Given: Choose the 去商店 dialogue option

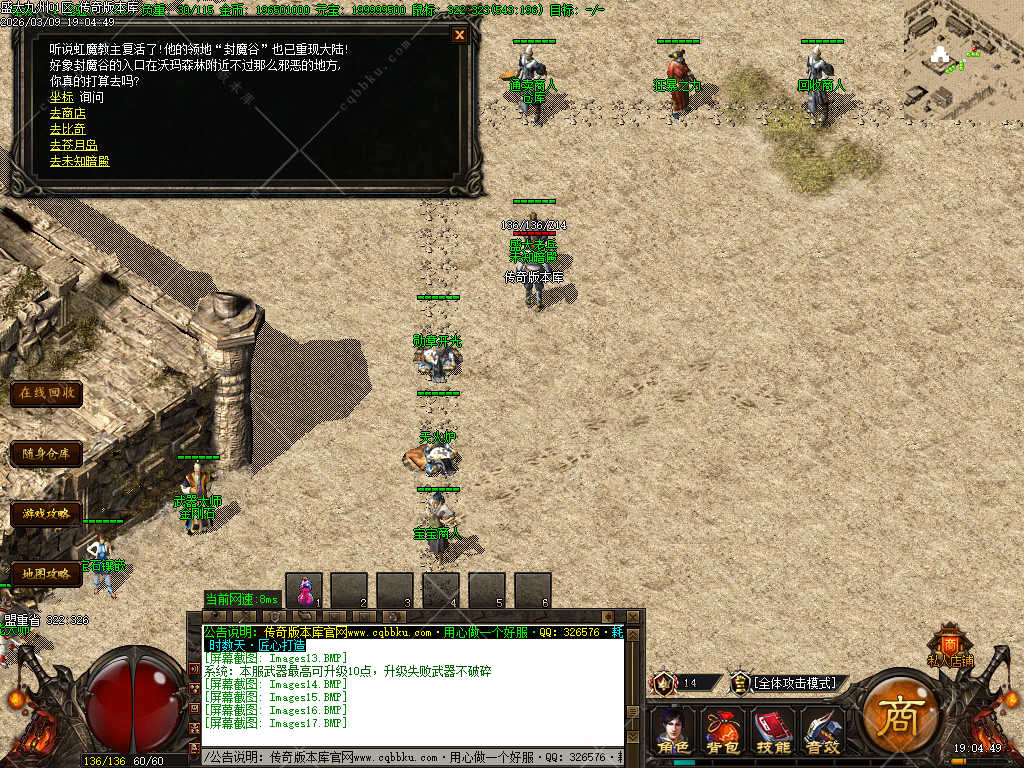Looking at the screenshot, I should pyautogui.click(x=67, y=114).
